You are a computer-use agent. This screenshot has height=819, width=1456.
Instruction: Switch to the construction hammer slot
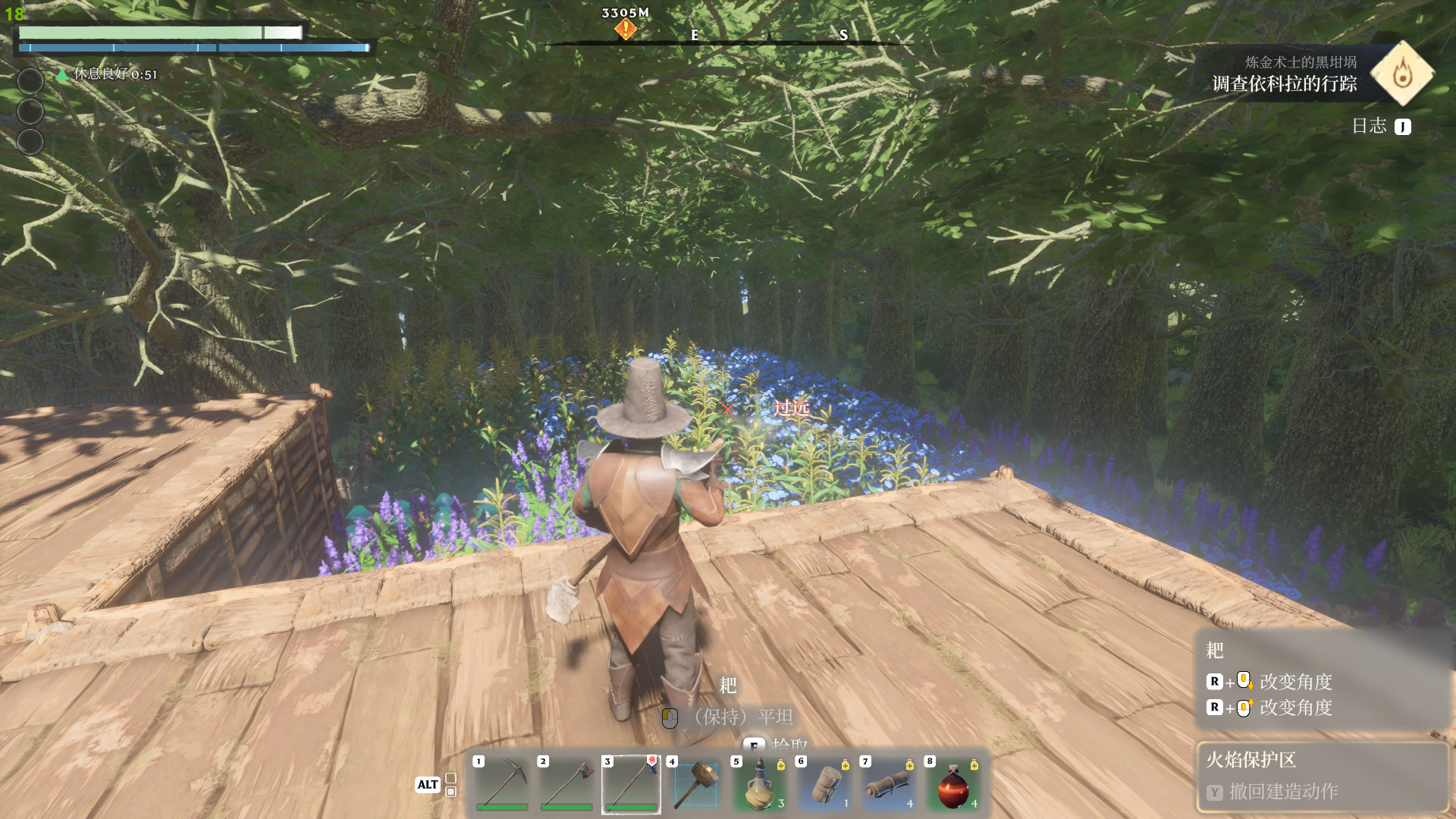tap(695, 783)
